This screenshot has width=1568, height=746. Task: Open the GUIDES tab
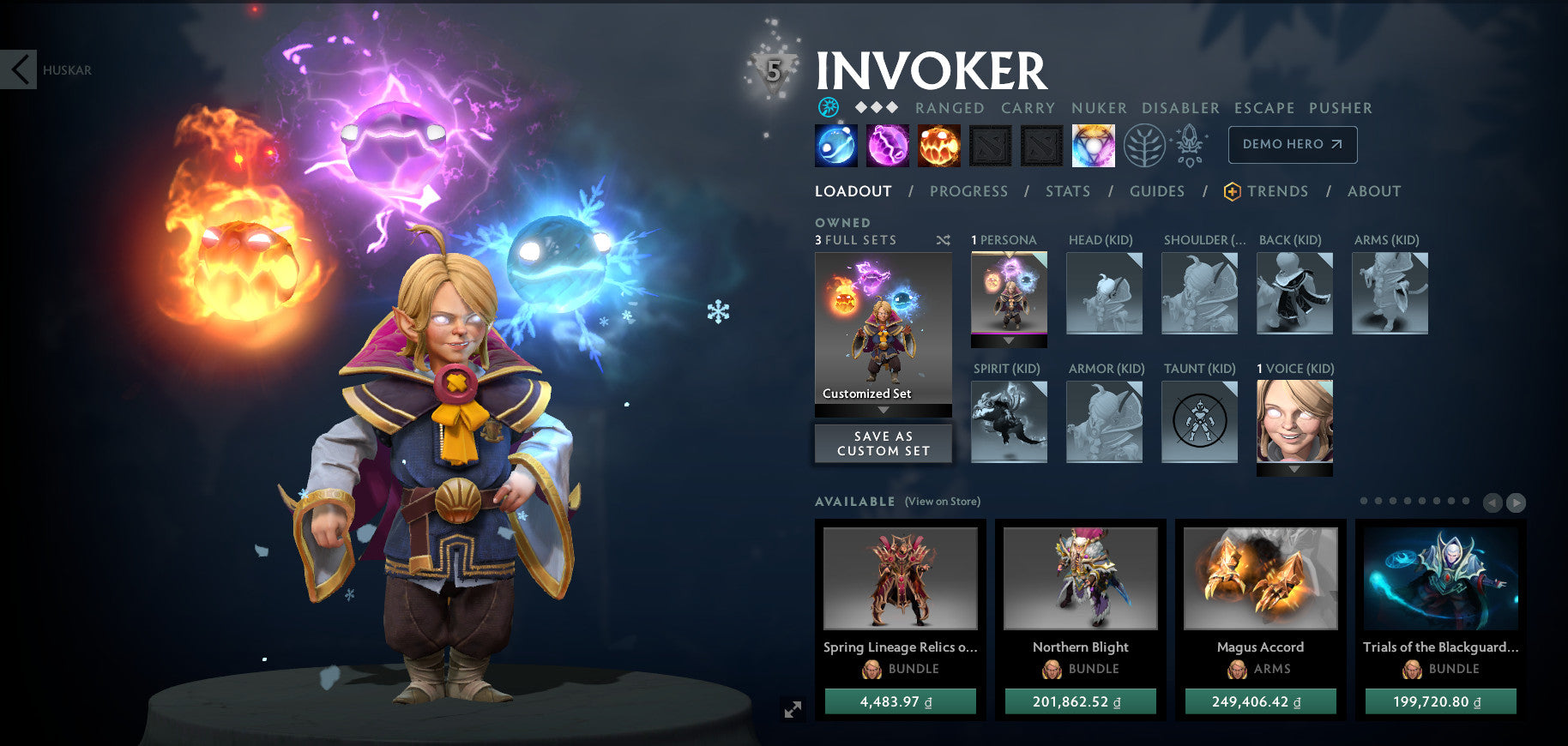pyautogui.click(x=1157, y=191)
